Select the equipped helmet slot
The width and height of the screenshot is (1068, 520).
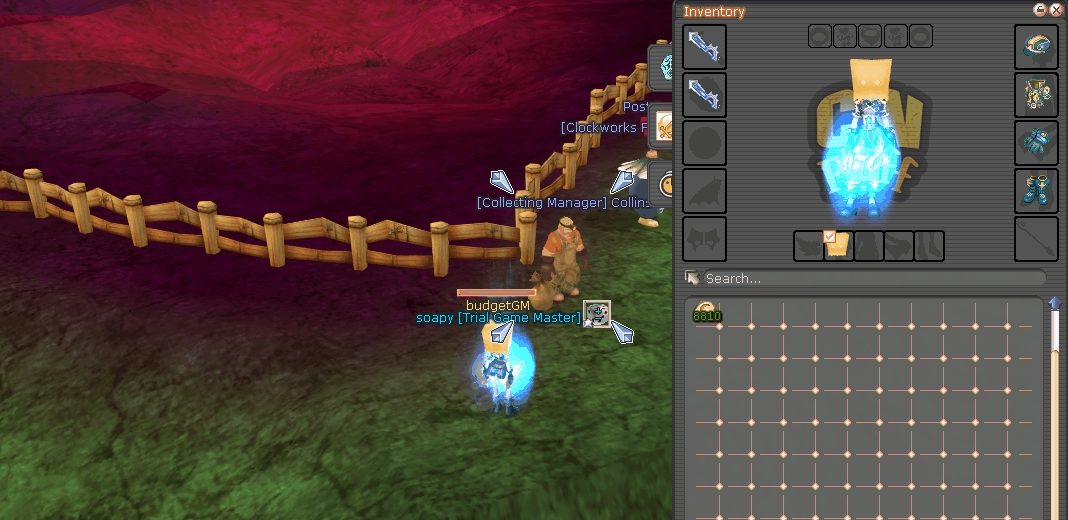(1037, 47)
